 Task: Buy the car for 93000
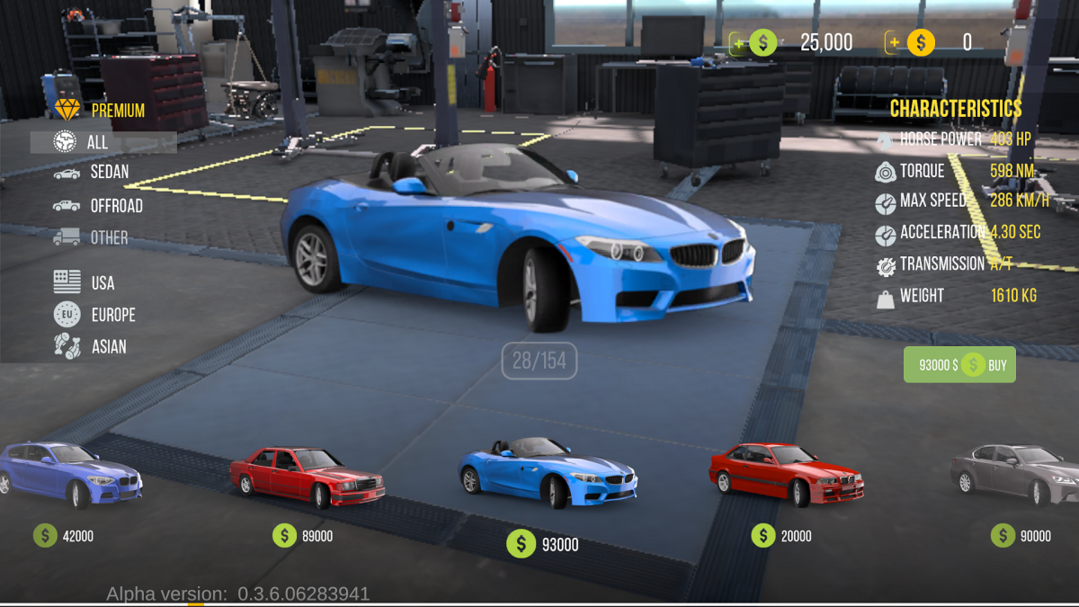click(959, 365)
